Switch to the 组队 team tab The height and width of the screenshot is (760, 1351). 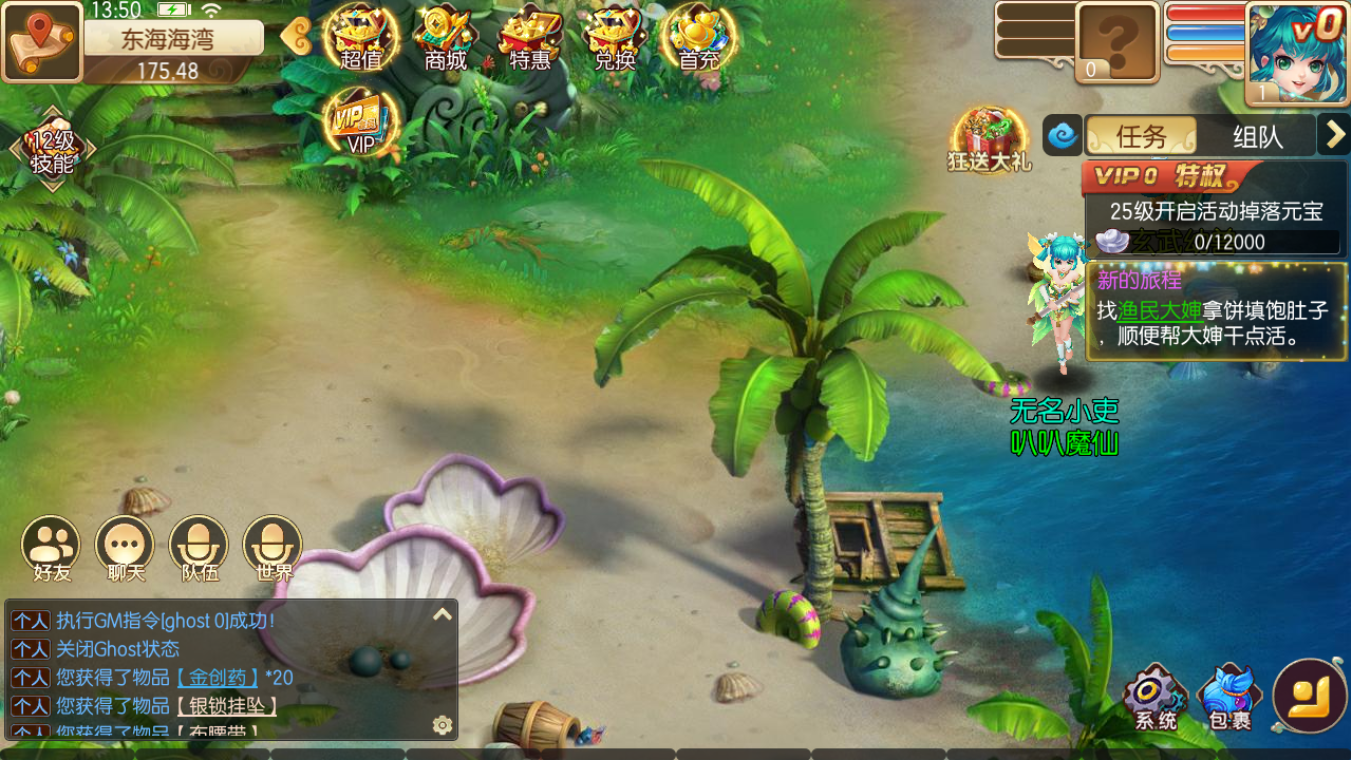[1257, 136]
